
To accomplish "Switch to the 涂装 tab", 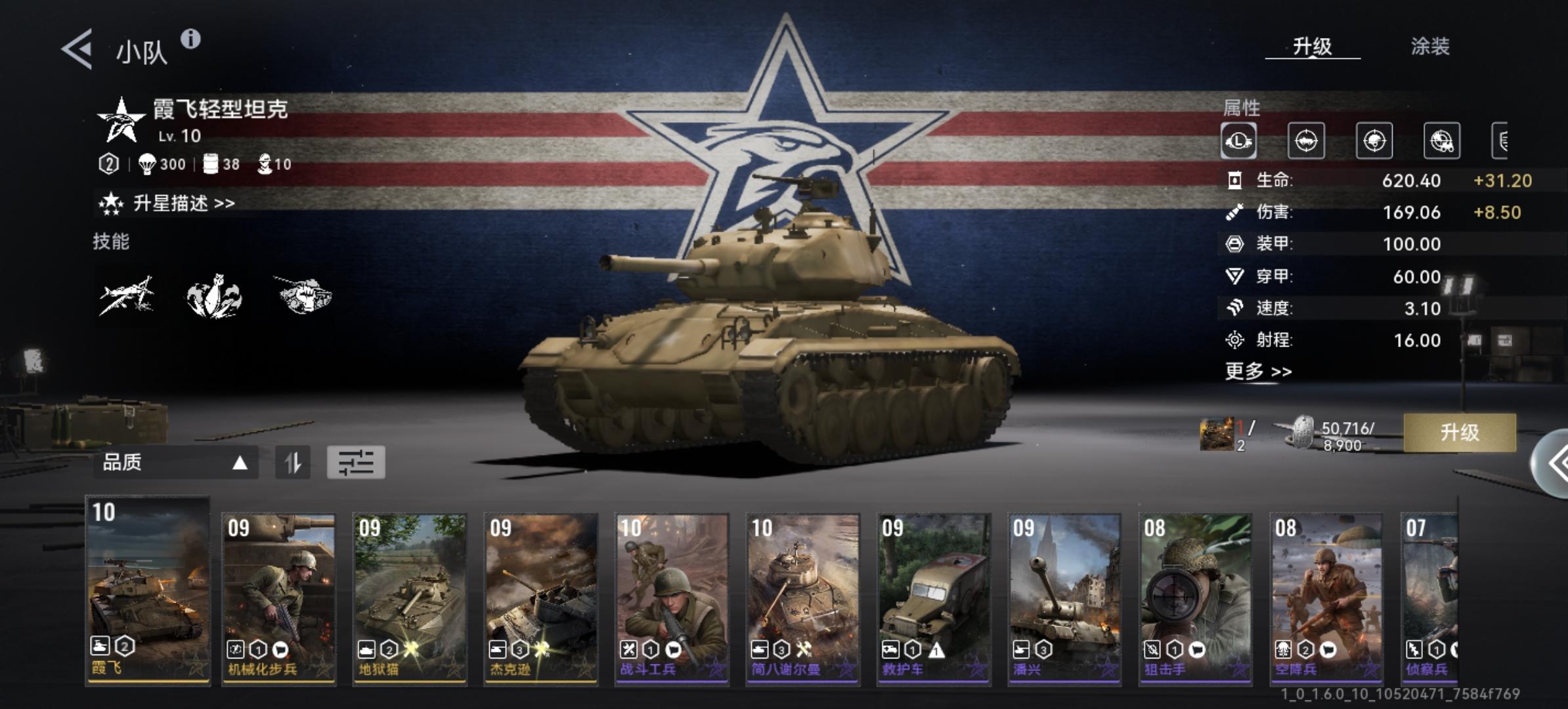I will pos(1429,47).
